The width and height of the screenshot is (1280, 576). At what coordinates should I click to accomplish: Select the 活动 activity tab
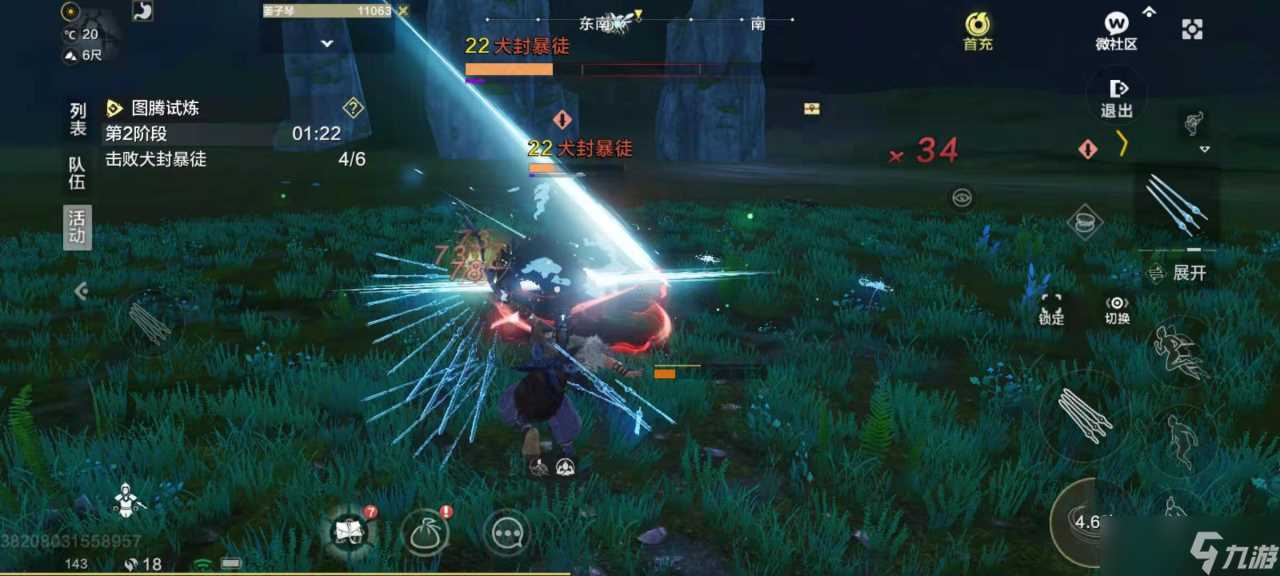[x=78, y=227]
